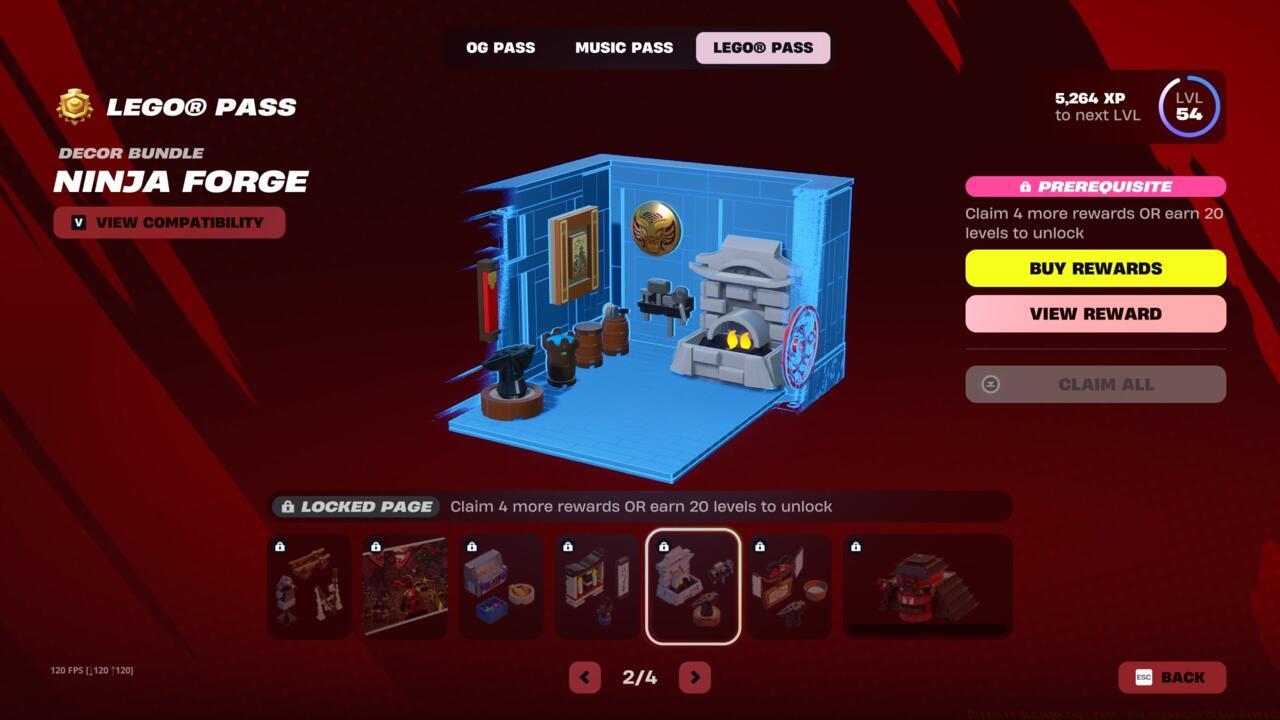Go to the next rewards page
The width and height of the screenshot is (1280, 720).
[694, 677]
